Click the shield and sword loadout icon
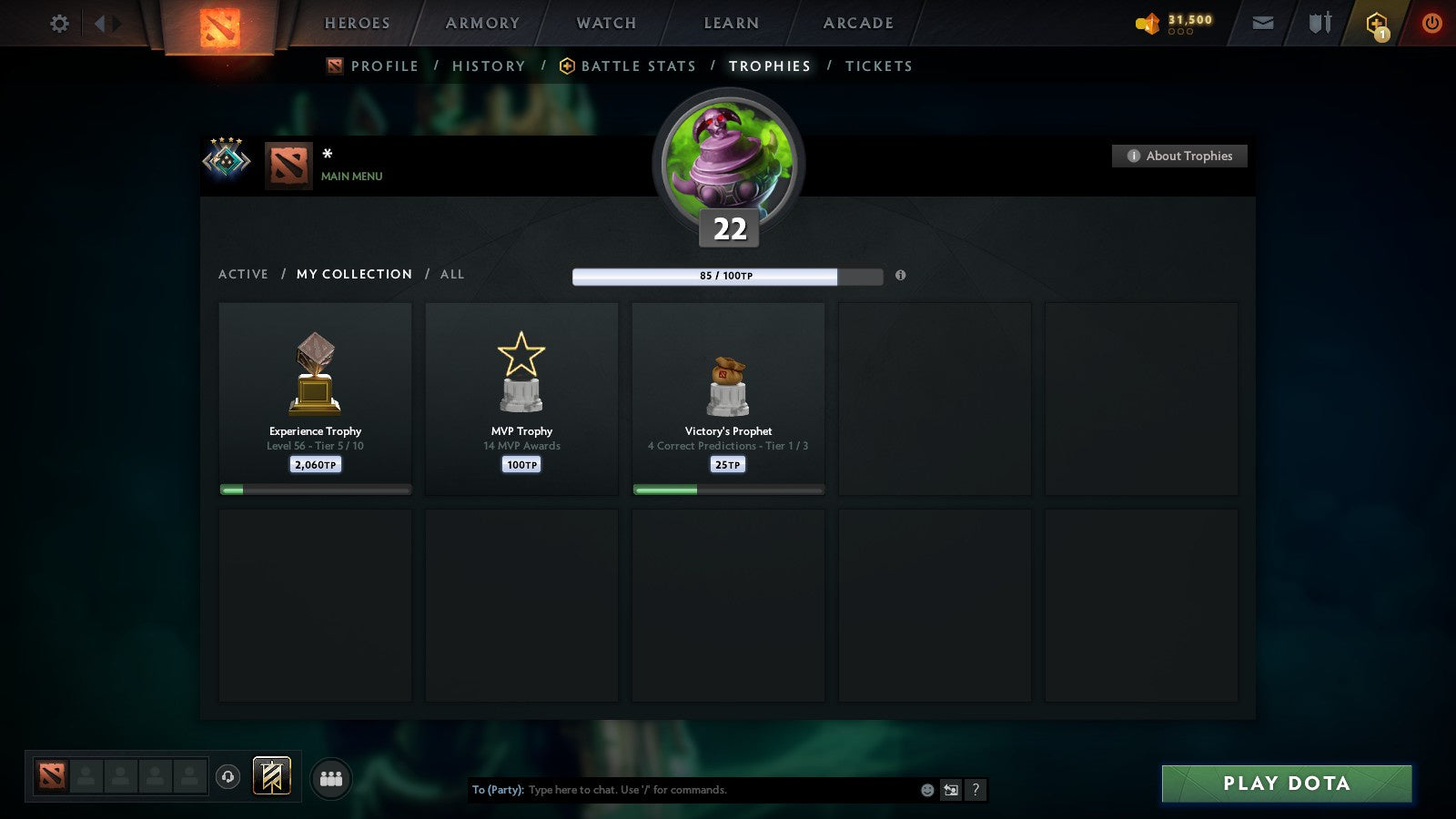This screenshot has width=1456, height=819. click(x=1318, y=24)
